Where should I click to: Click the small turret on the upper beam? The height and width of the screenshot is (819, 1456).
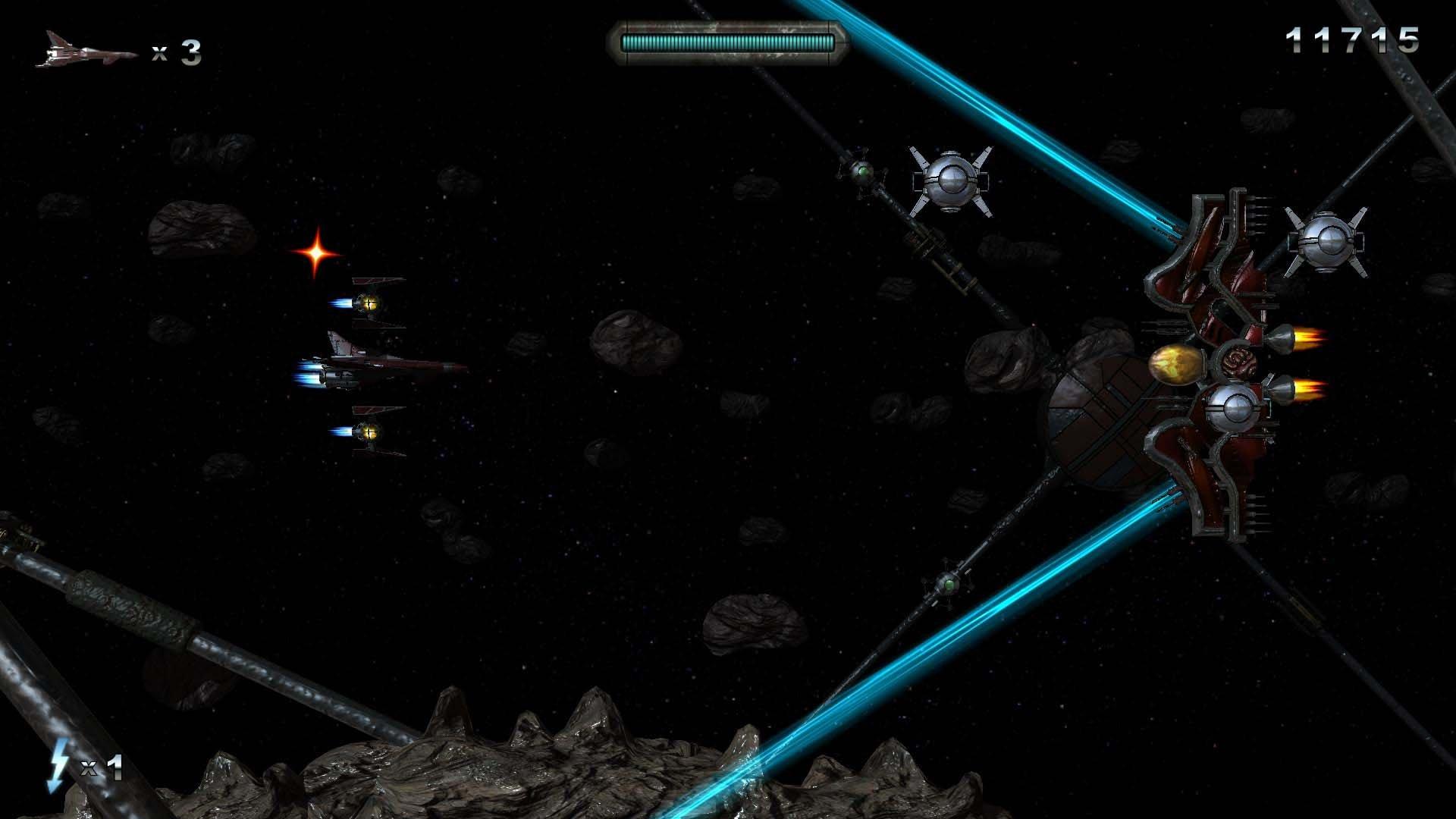(x=863, y=174)
